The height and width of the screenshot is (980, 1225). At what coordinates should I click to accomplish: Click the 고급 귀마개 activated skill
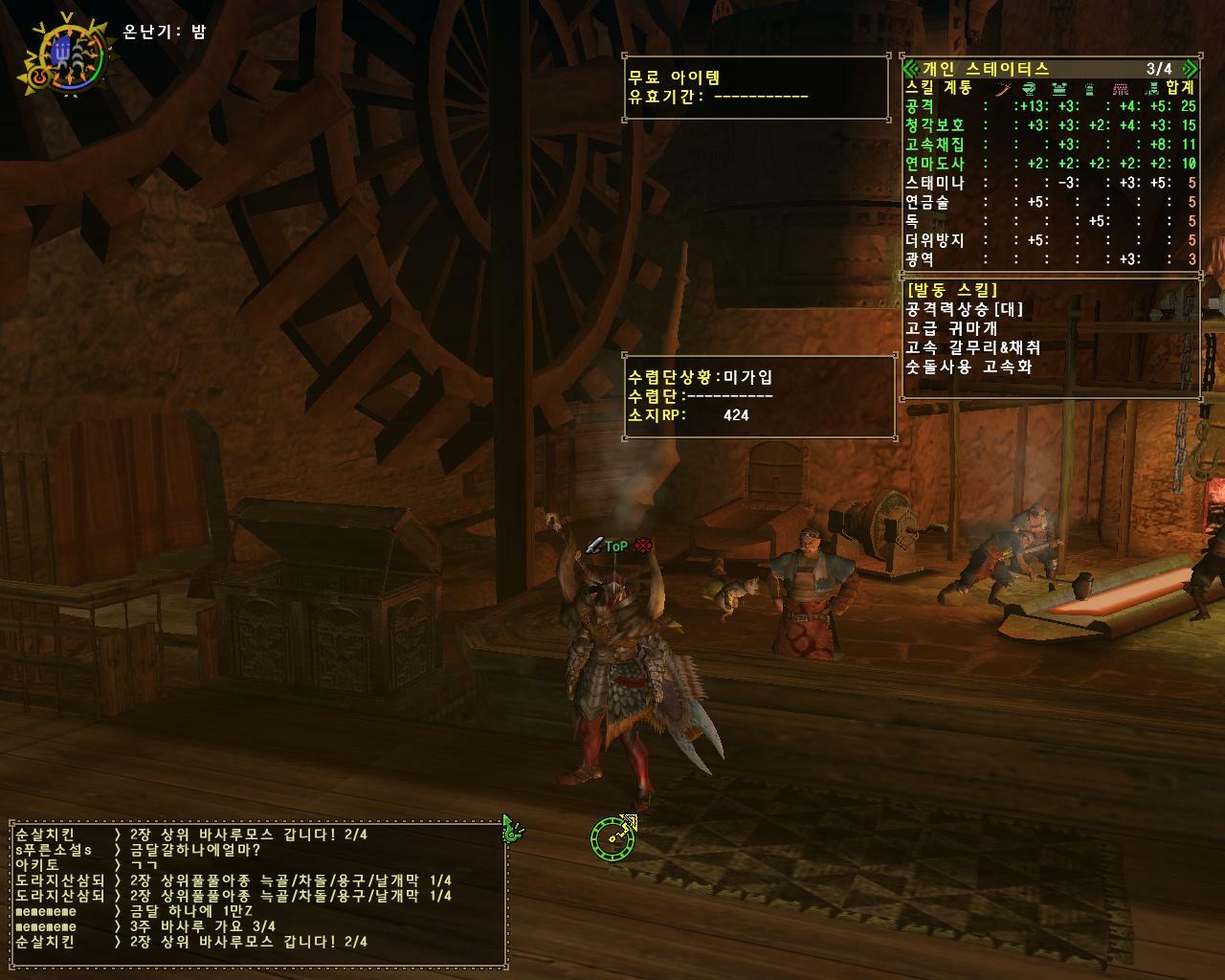point(951,328)
